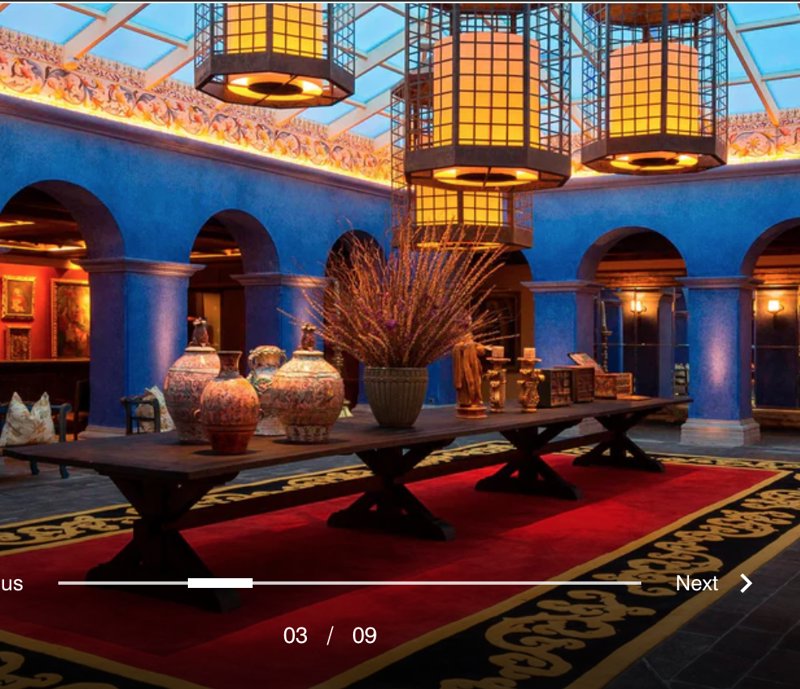Go to the Next slide

[713, 584]
